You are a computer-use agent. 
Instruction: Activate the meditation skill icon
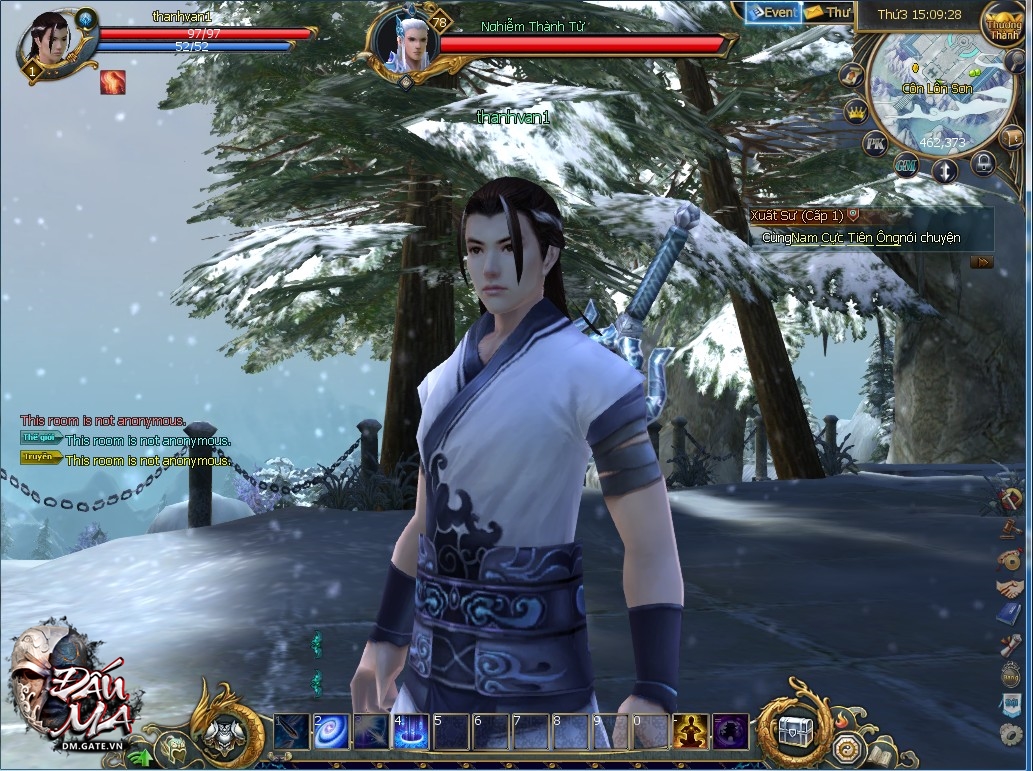690,732
